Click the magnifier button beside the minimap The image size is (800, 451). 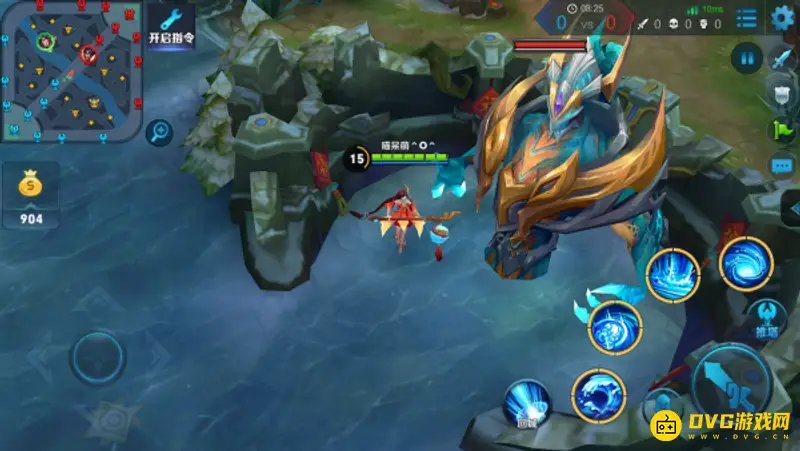point(158,132)
